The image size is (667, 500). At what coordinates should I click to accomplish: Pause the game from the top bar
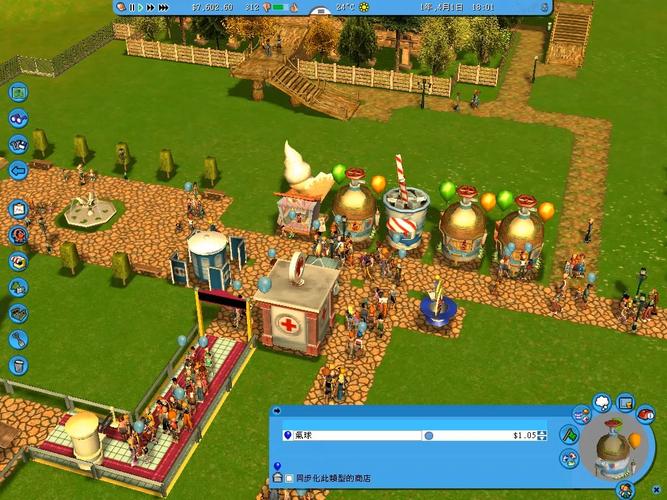tap(131, 7)
